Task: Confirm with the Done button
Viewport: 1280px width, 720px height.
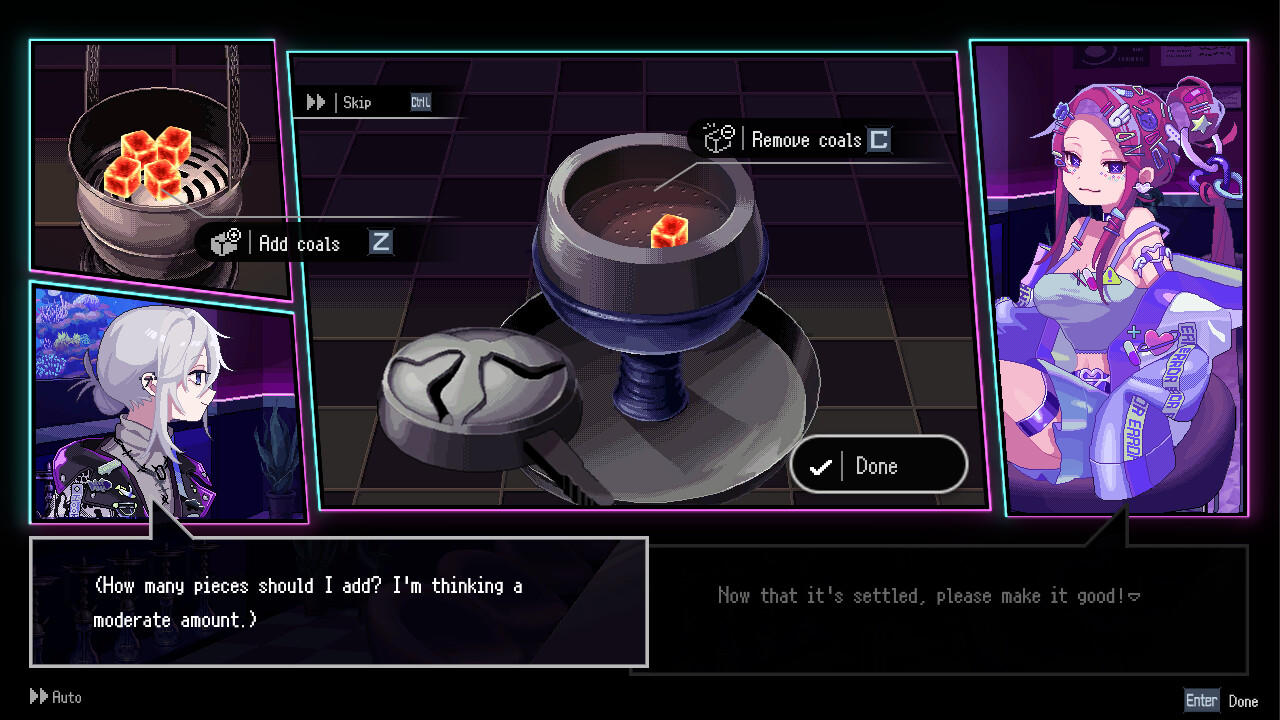Action: pos(878,466)
